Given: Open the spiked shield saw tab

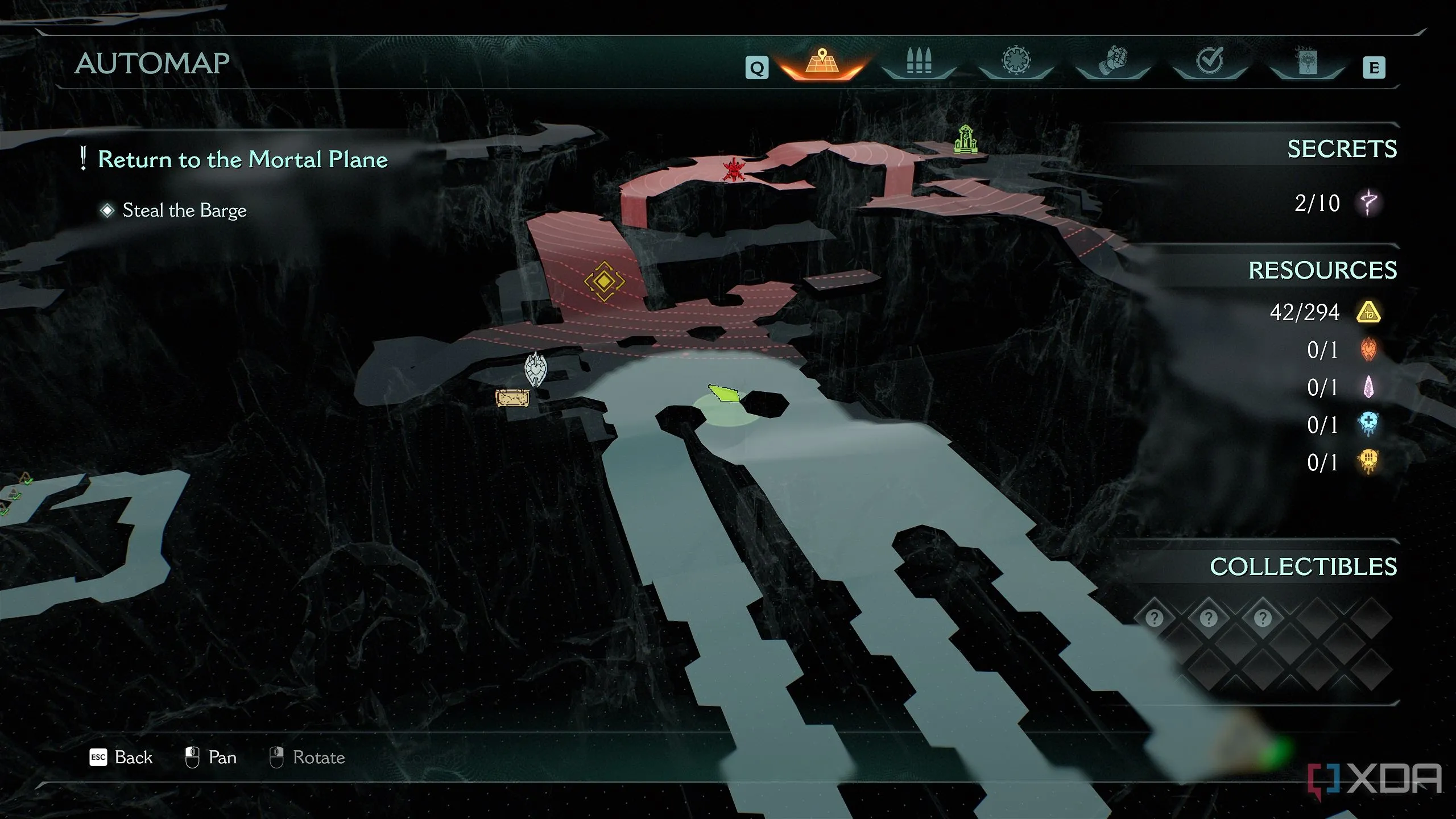Looking at the screenshot, I should (1016, 61).
